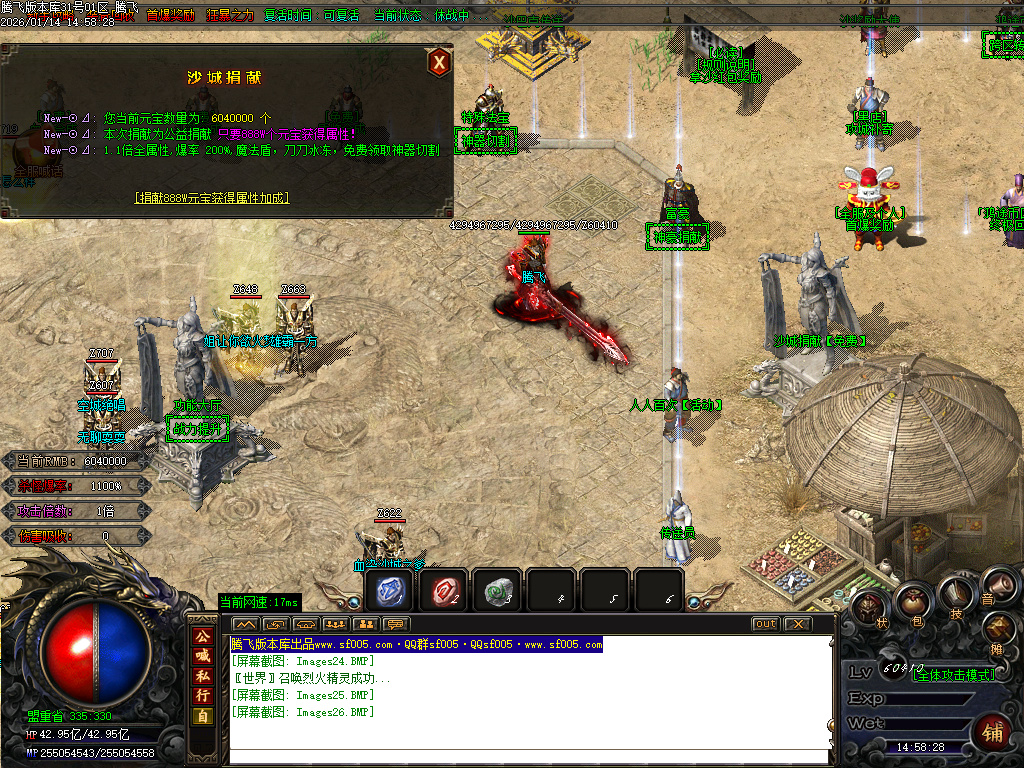Choose the 捐献888W元宝获得属性加成 option
Image resolution: width=1024 pixels, height=768 pixels.
(212, 198)
